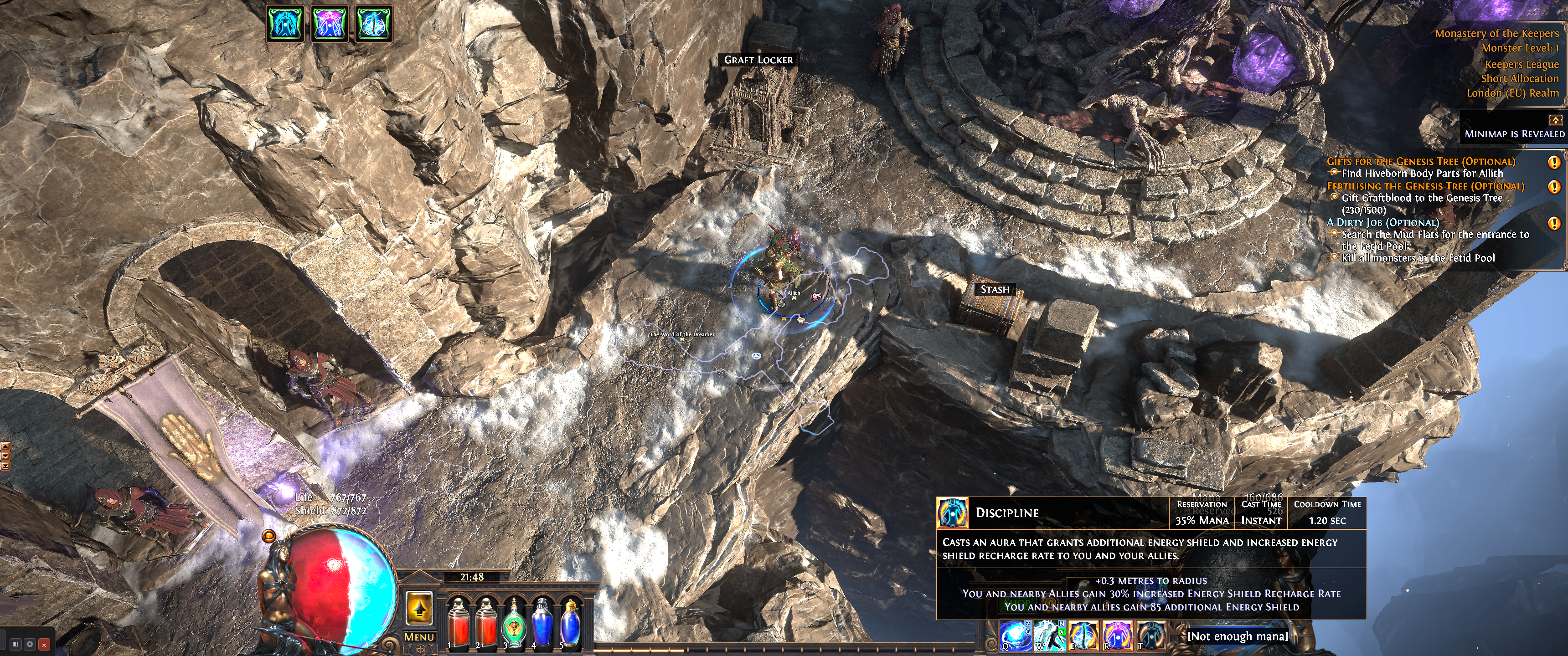
Task: Open the Stash label
Action: click(995, 290)
